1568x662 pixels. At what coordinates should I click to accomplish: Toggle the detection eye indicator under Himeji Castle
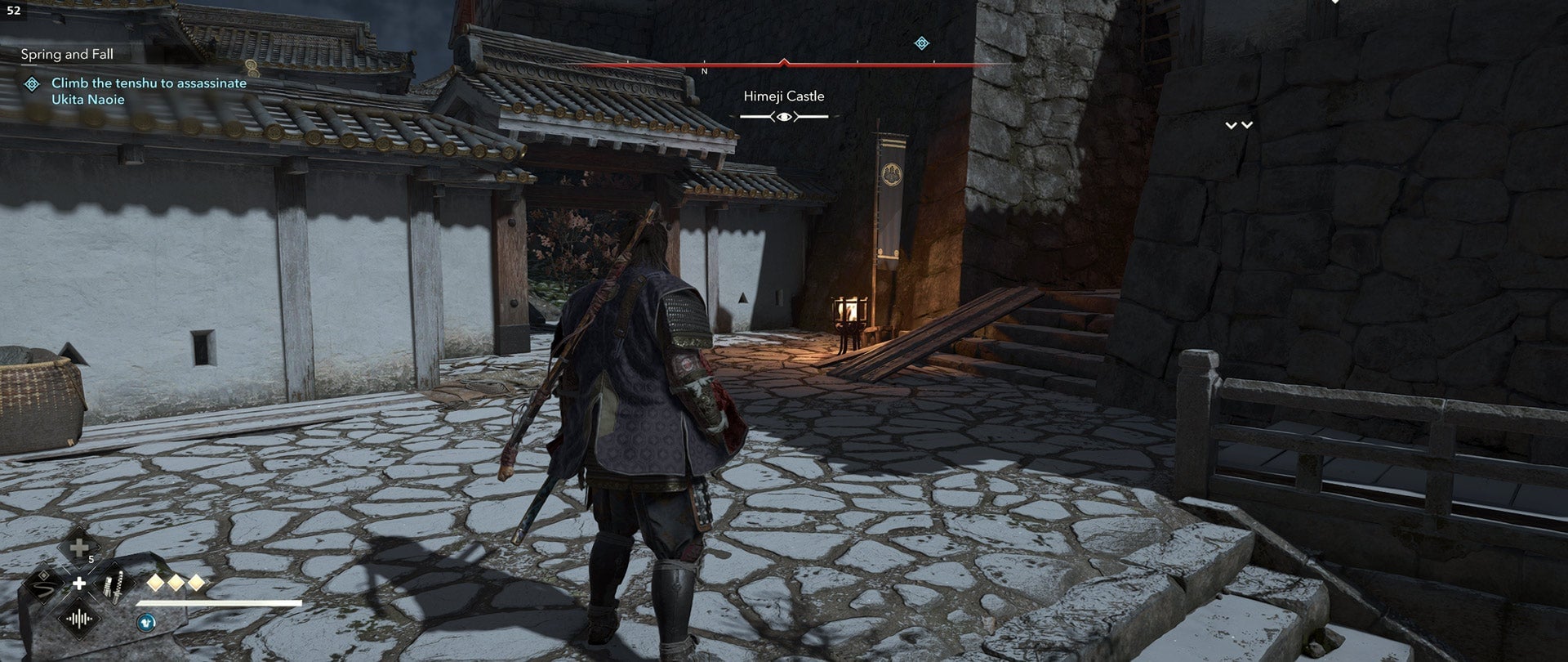click(783, 116)
